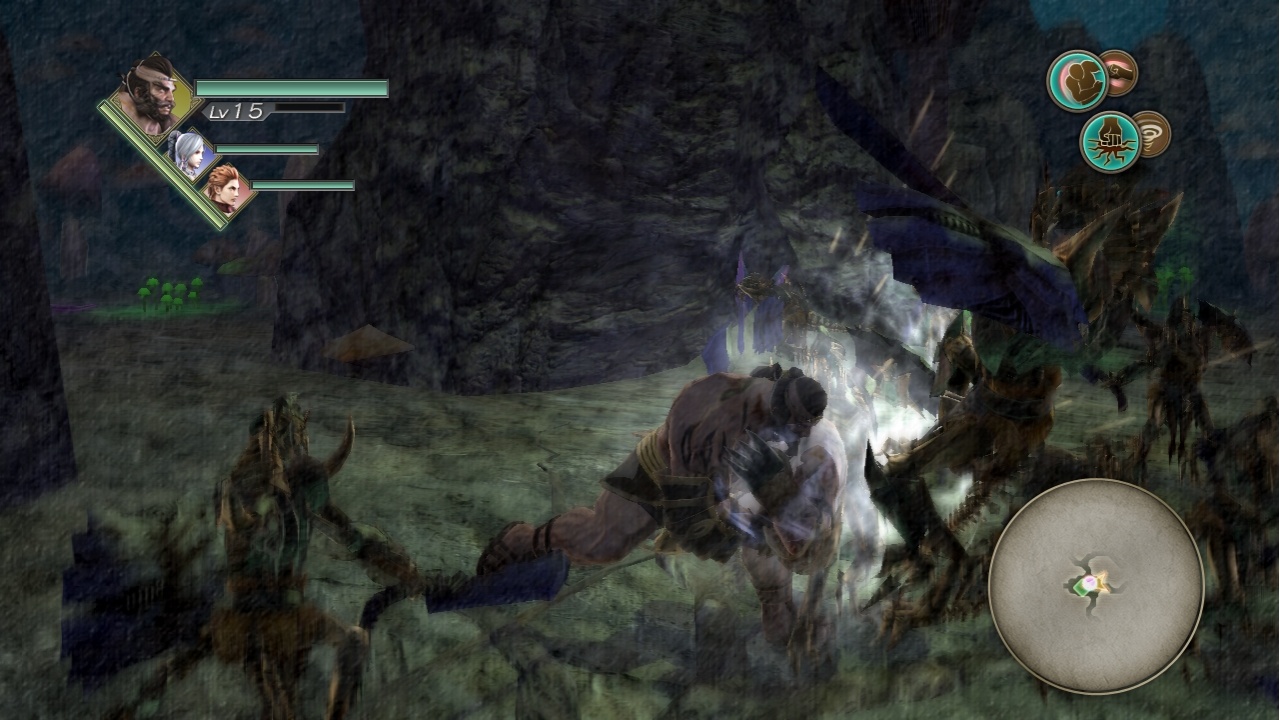The image size is (1280, 720).
Task: Use the ground-smashing fist ability icon
Action: click(x=1112, y=138)
